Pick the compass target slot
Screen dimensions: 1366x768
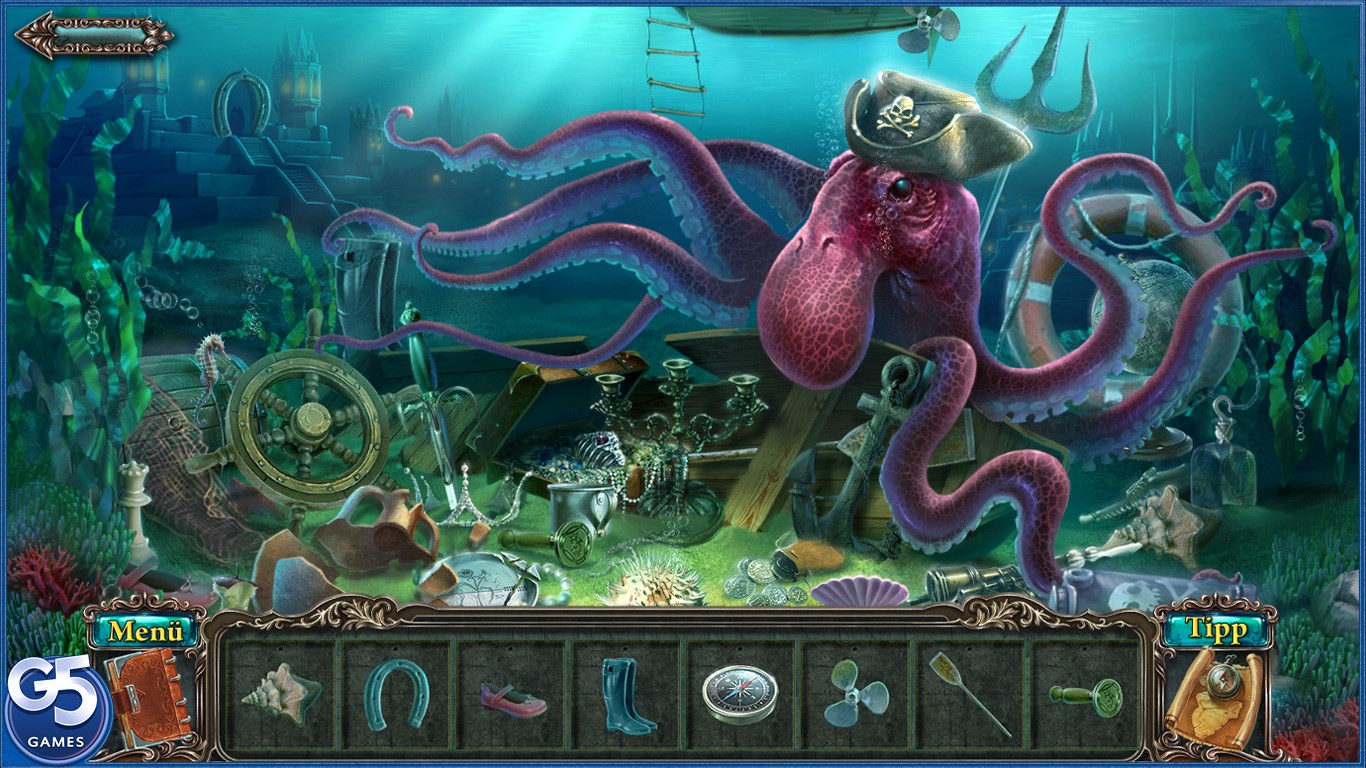(x=739, y=693)
